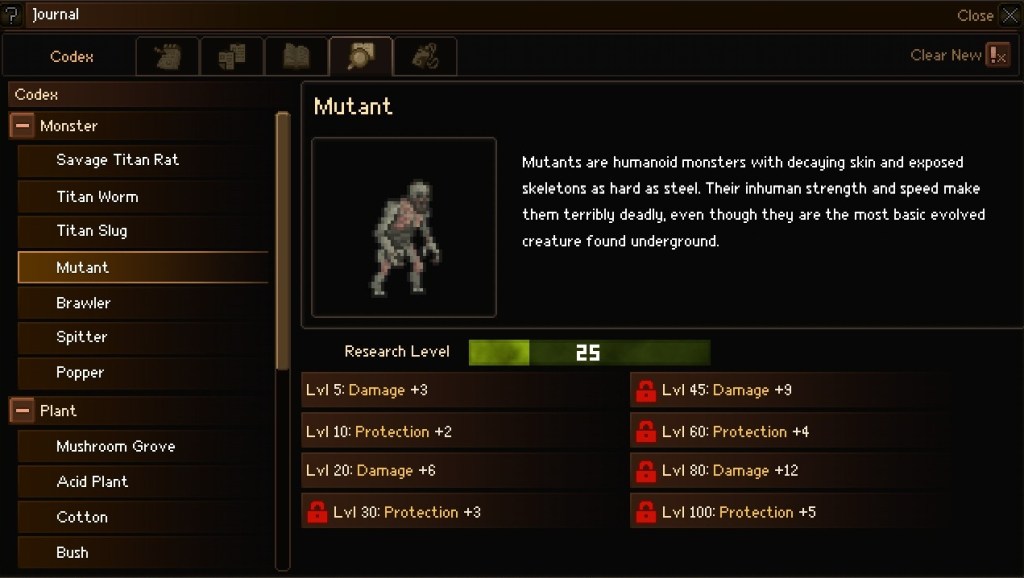
Task: Click the Clear New button
Action: tap(960, 56)
